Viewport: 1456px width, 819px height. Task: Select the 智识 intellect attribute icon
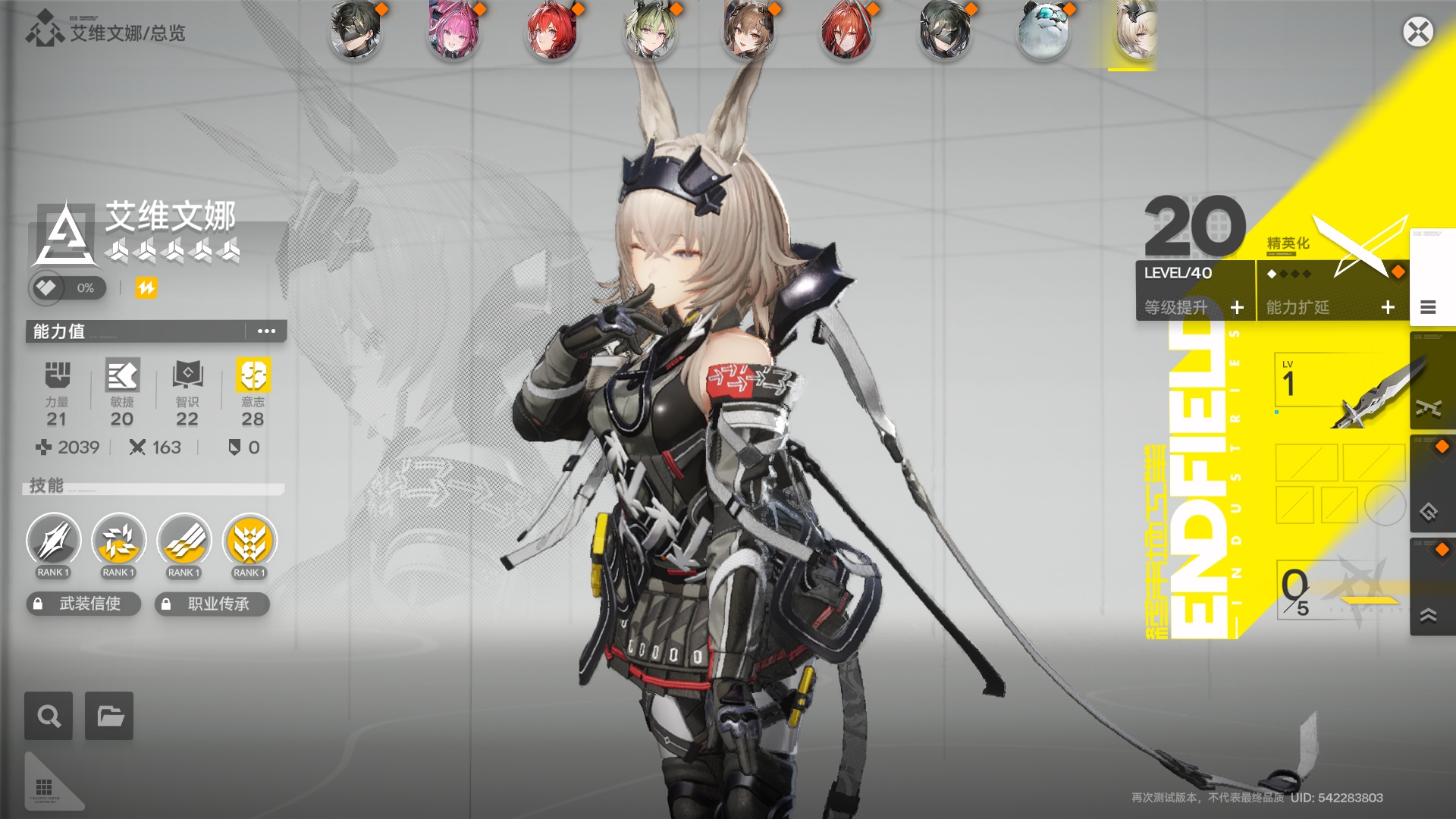pos(187,377)
